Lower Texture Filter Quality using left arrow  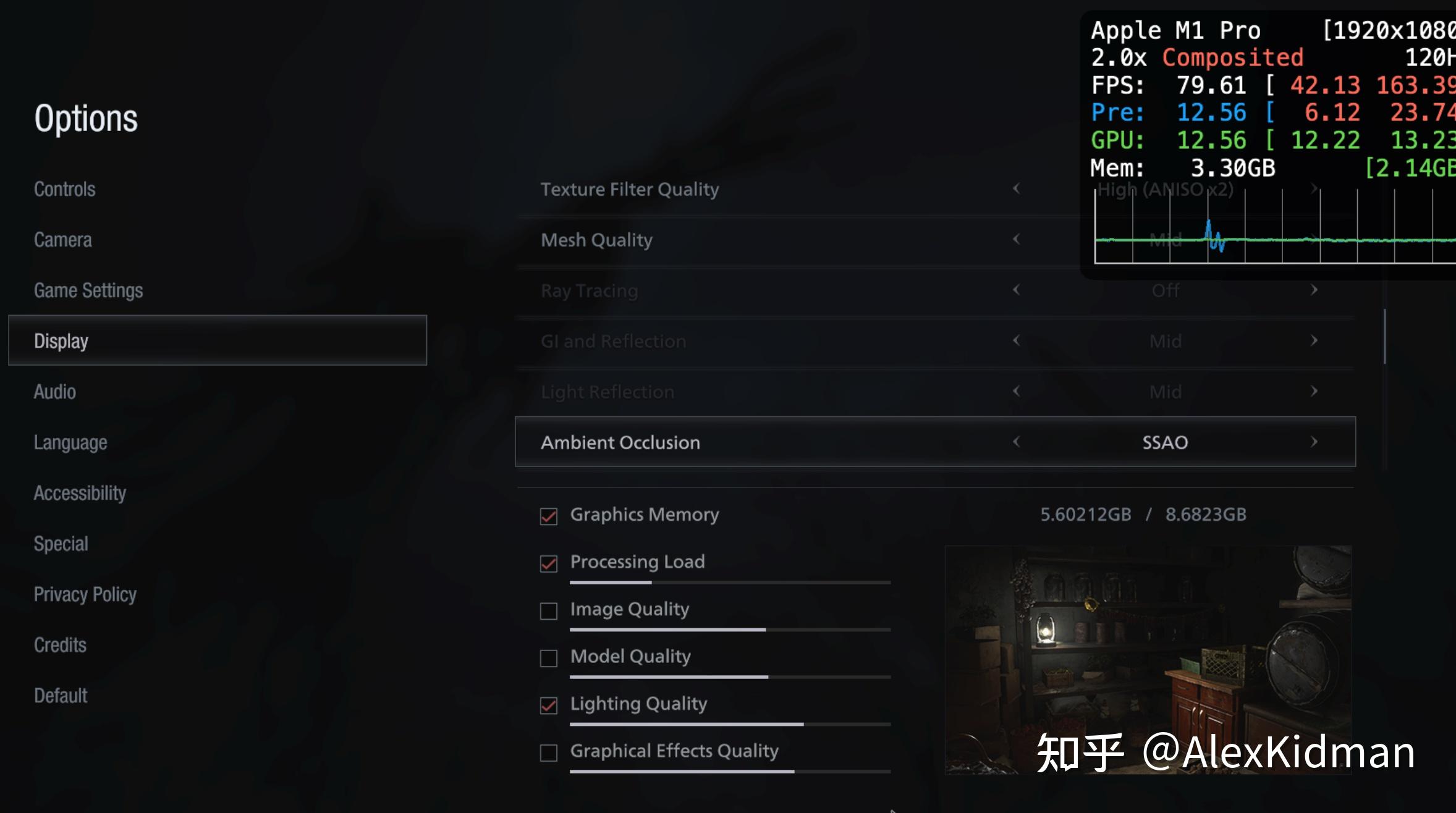coord(1017,189)
